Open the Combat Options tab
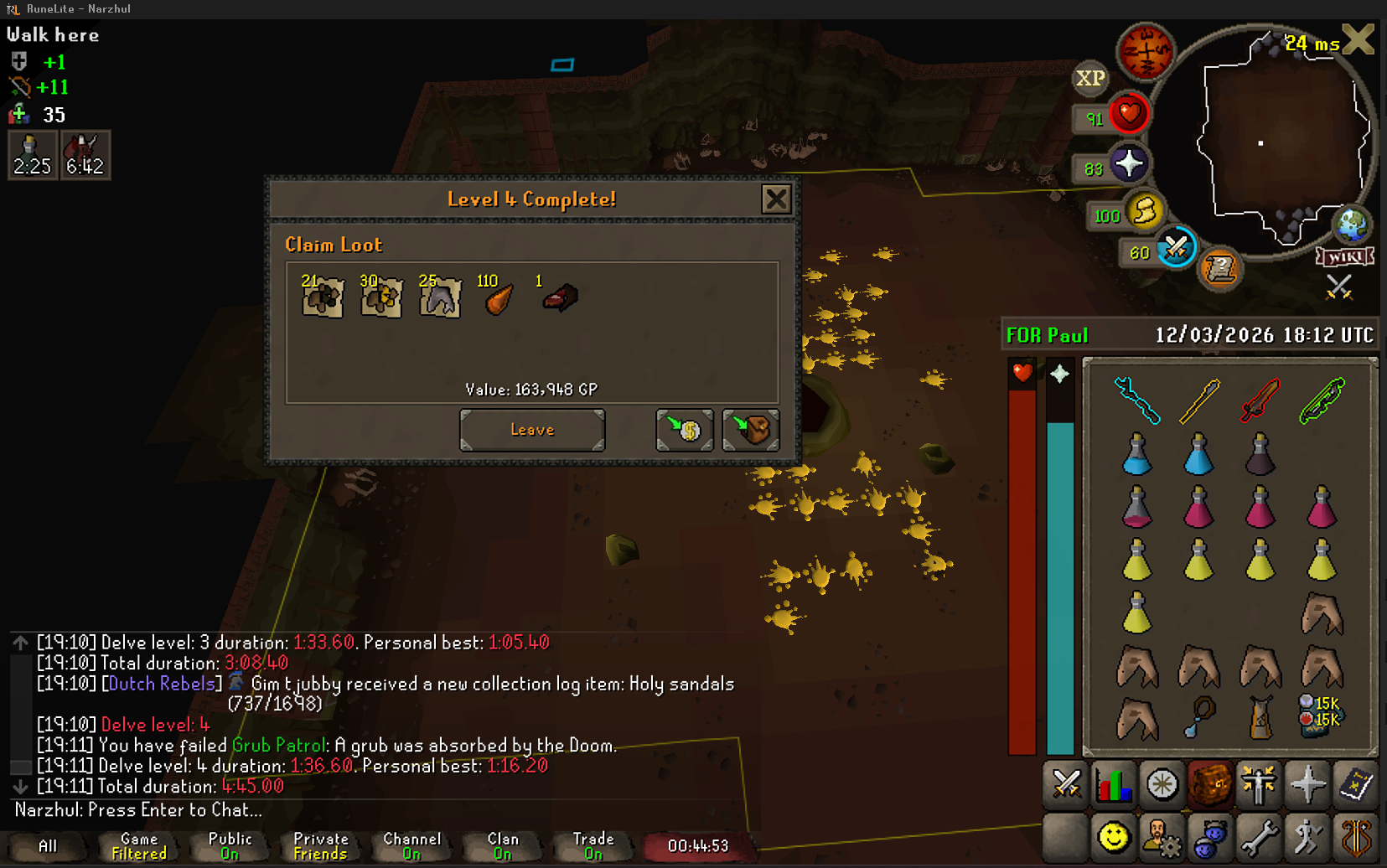This screenshot has height=868, width=1387. click(1066, 785)
